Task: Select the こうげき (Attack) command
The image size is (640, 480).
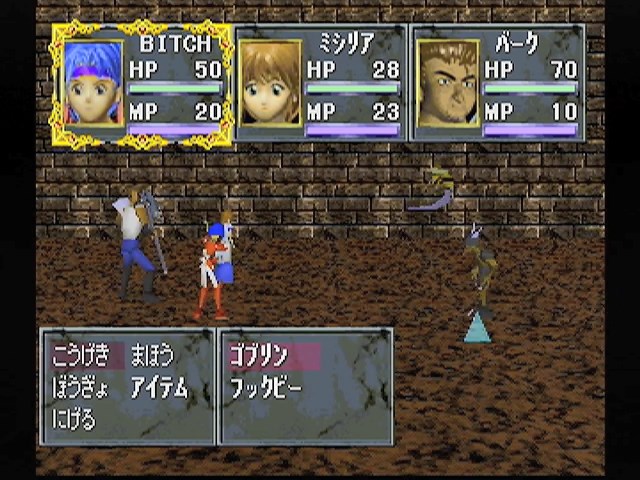Action: click(79, 355)
